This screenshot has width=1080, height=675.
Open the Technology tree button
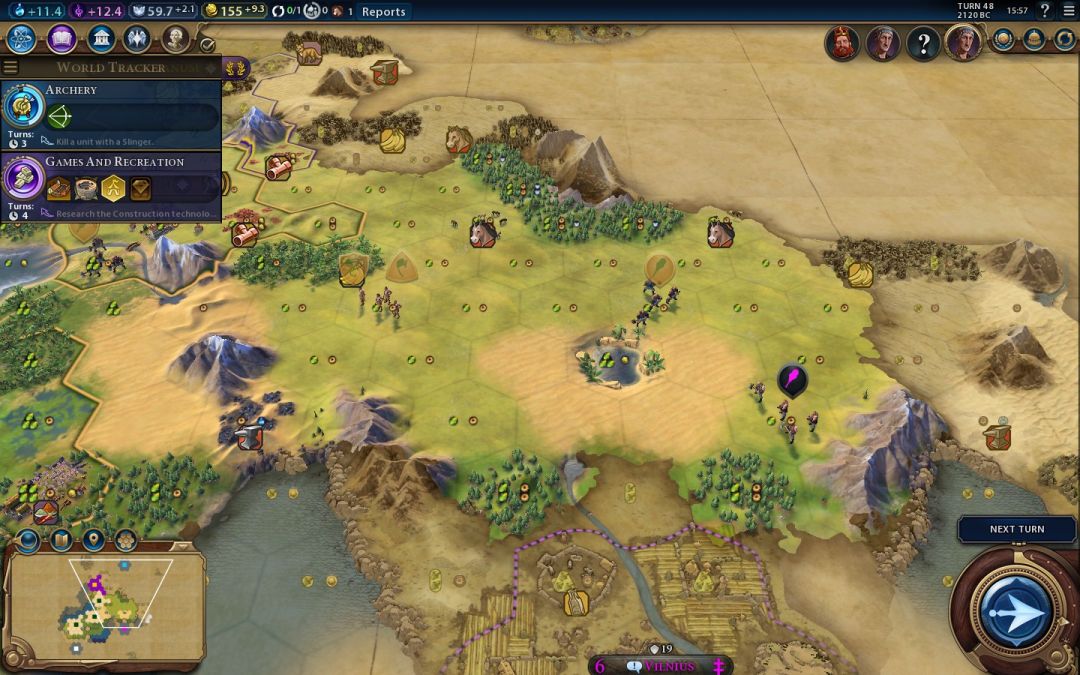coord(21,40)
